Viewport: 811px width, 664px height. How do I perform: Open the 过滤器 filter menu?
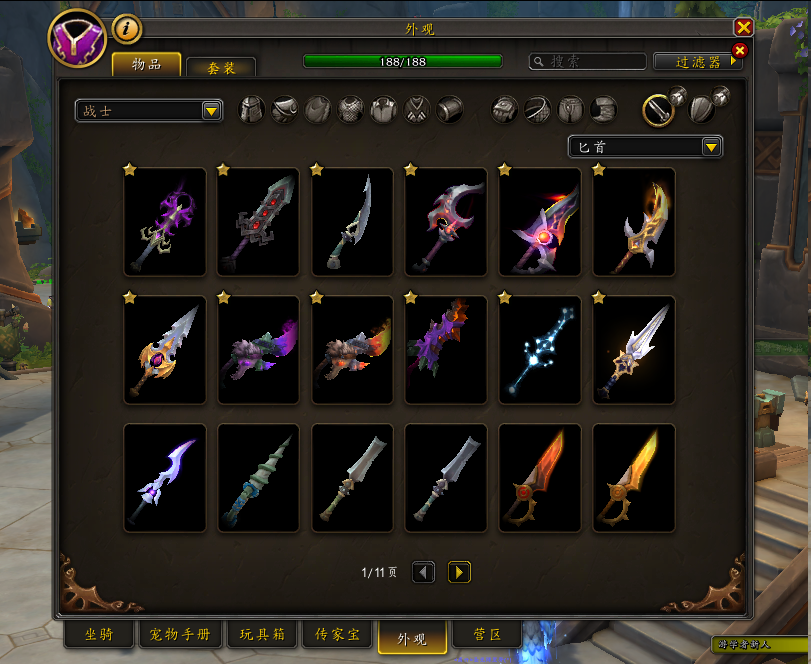[698, 62]
